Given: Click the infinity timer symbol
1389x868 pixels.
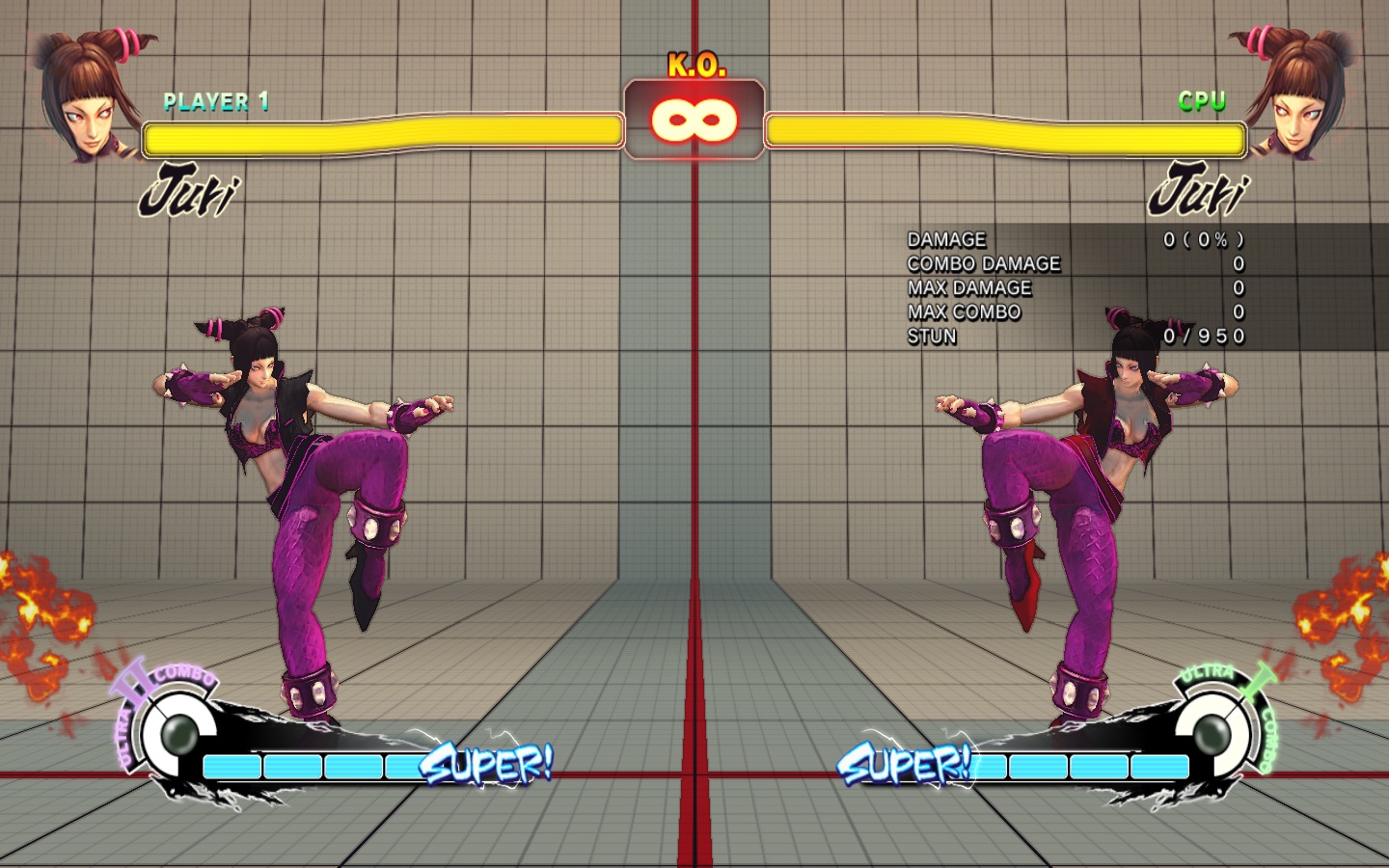Looking at the screenshot, I should click(694, 119).
